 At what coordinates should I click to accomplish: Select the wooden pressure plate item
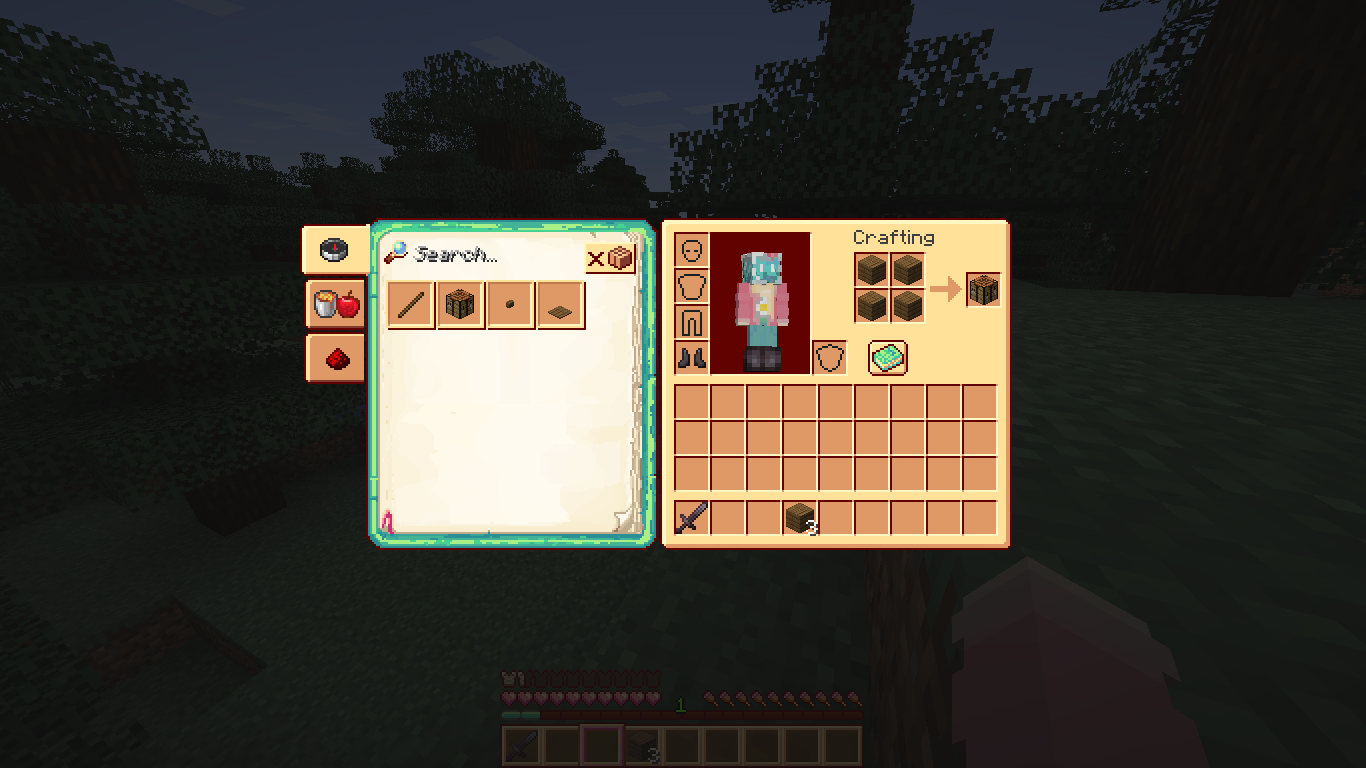click(559, 305)
